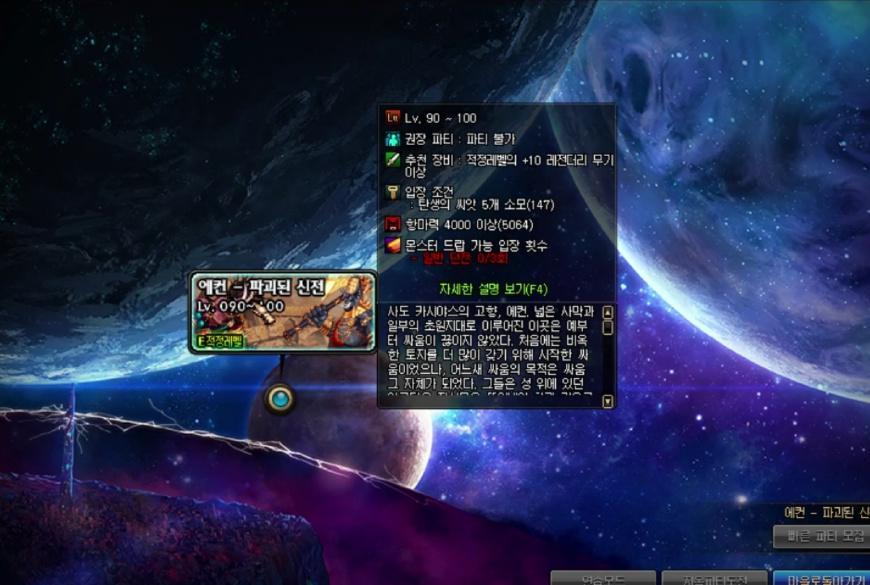The width and height of the screenshot is (870, 585).
Task: Select the 에컨 - 파괴된 신전 dungeon tile
Action: tap(284, 312)
